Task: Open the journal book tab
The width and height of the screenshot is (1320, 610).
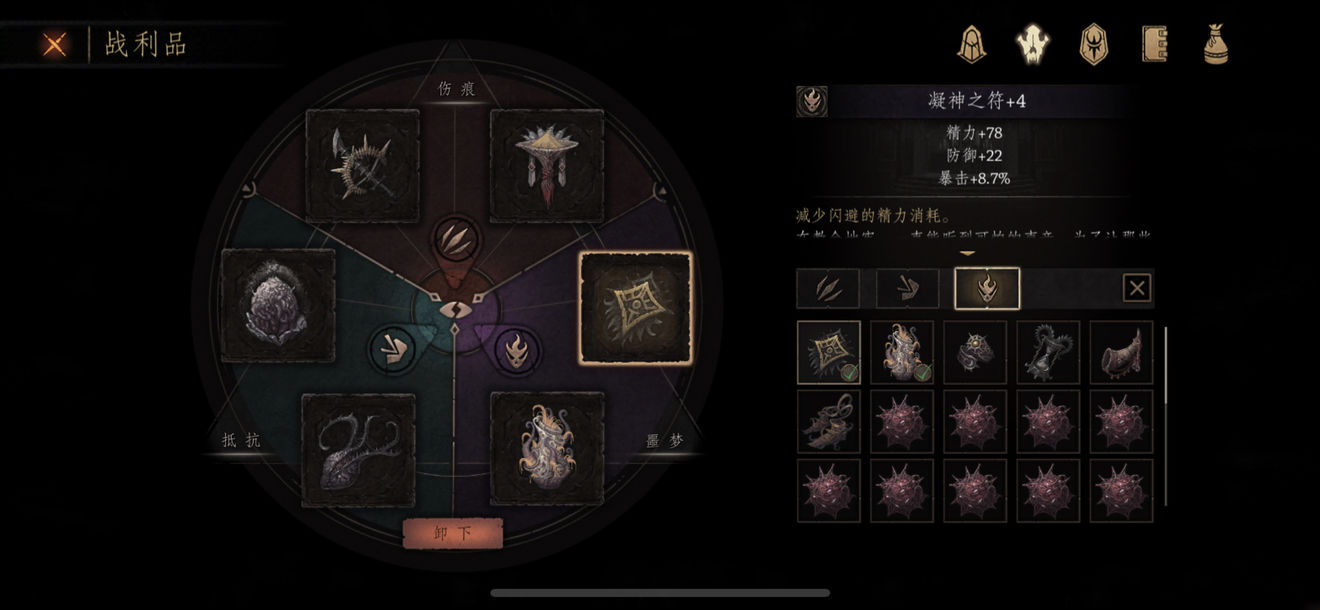Action: (x=1155, y=44)
